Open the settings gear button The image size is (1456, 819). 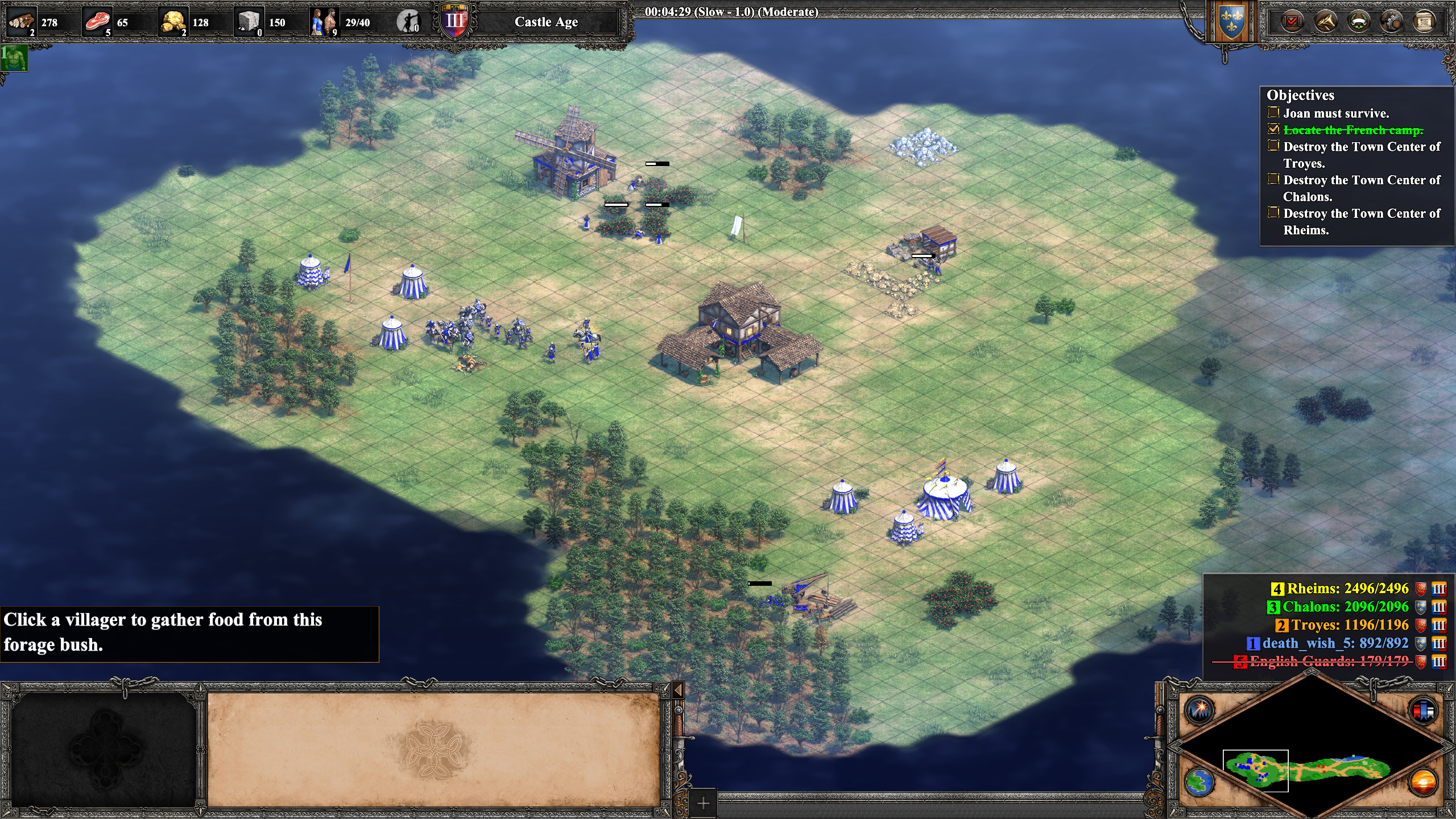click(x=1391, y=22)
